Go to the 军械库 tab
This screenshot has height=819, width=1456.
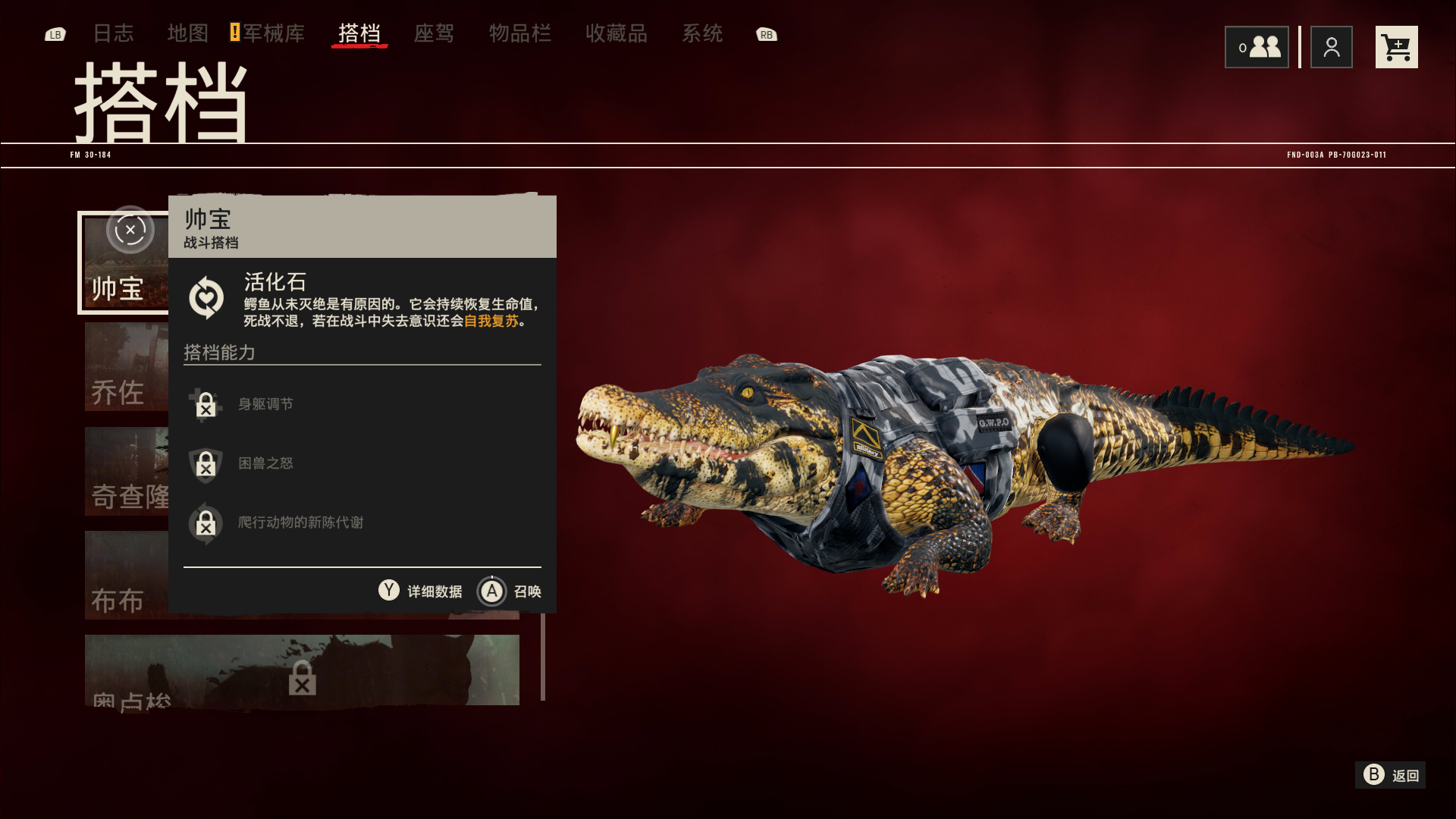point(273,33)
